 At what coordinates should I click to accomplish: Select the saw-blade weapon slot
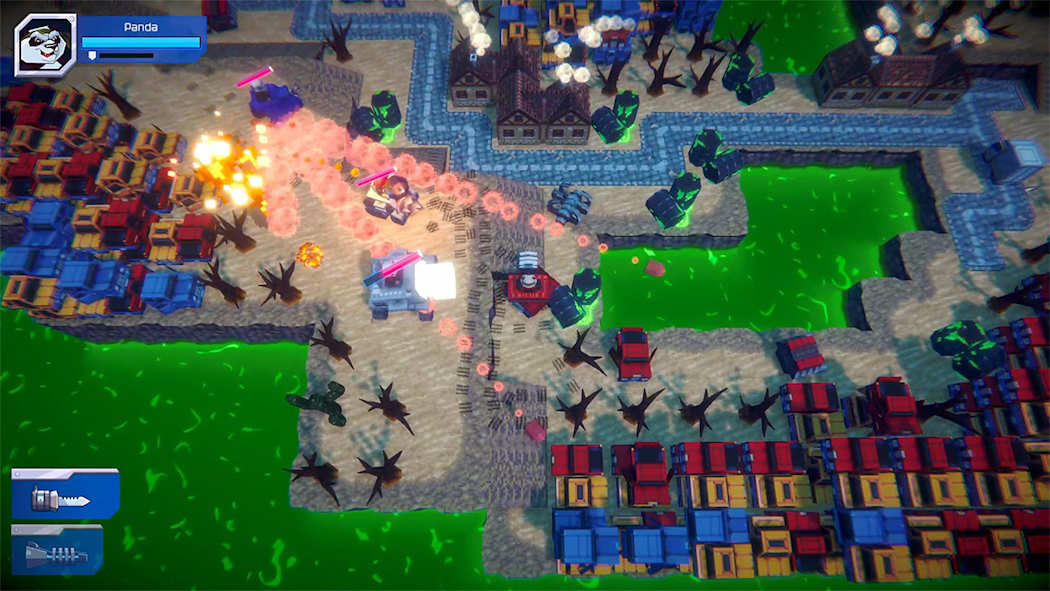[65, 494]
